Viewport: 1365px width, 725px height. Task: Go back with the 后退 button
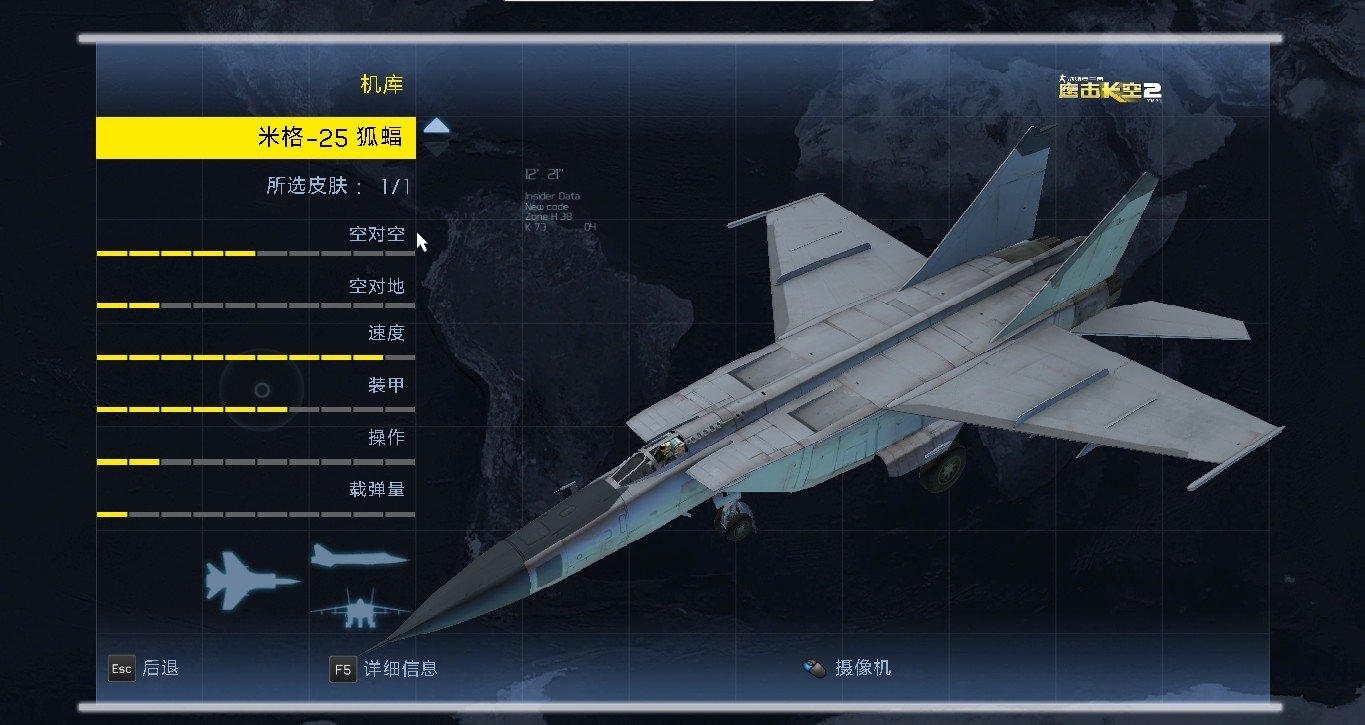(x=144, y=668)
